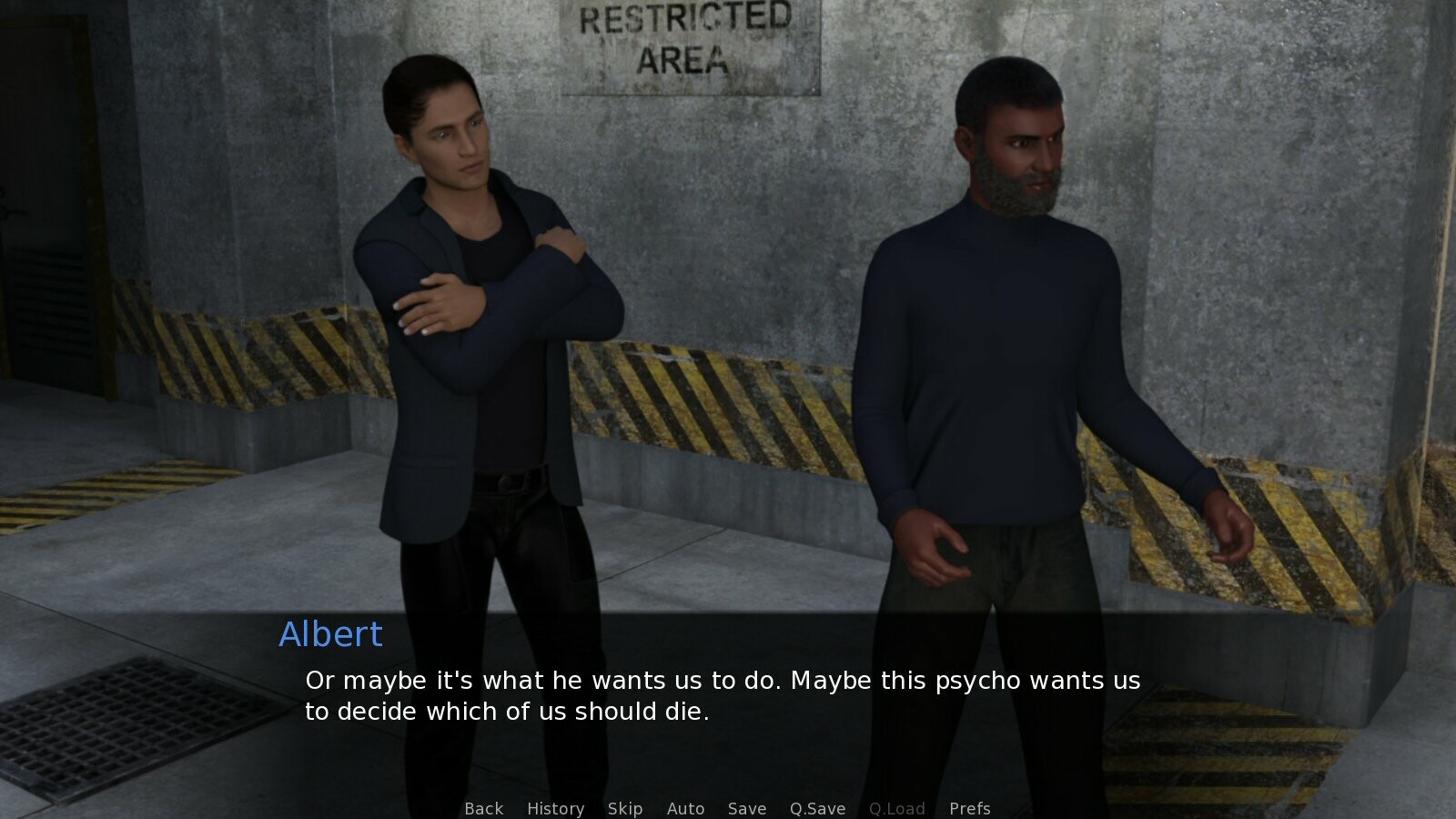Viewport: 1456px width, 819px height.
Task: Click the grayed-out Q.Load option
Action: pos(896,808)
